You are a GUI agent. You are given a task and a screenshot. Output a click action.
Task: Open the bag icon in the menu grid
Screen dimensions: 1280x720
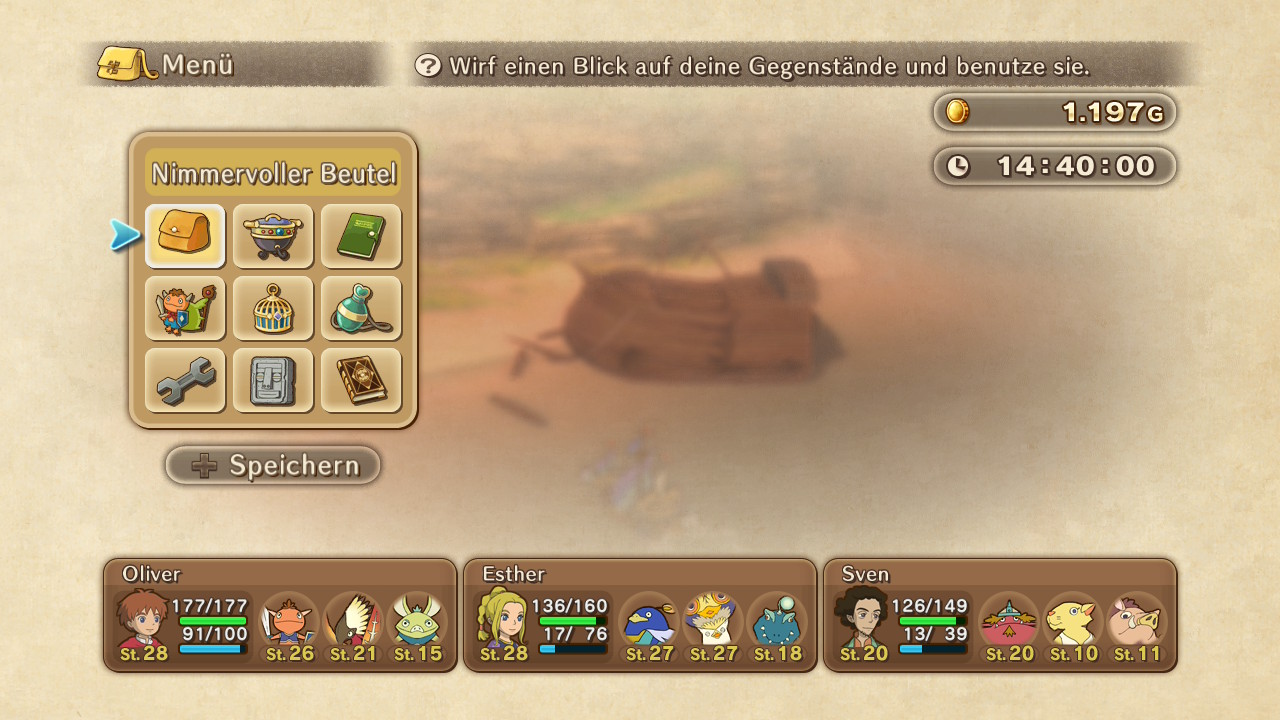click(x=185, y=236)
